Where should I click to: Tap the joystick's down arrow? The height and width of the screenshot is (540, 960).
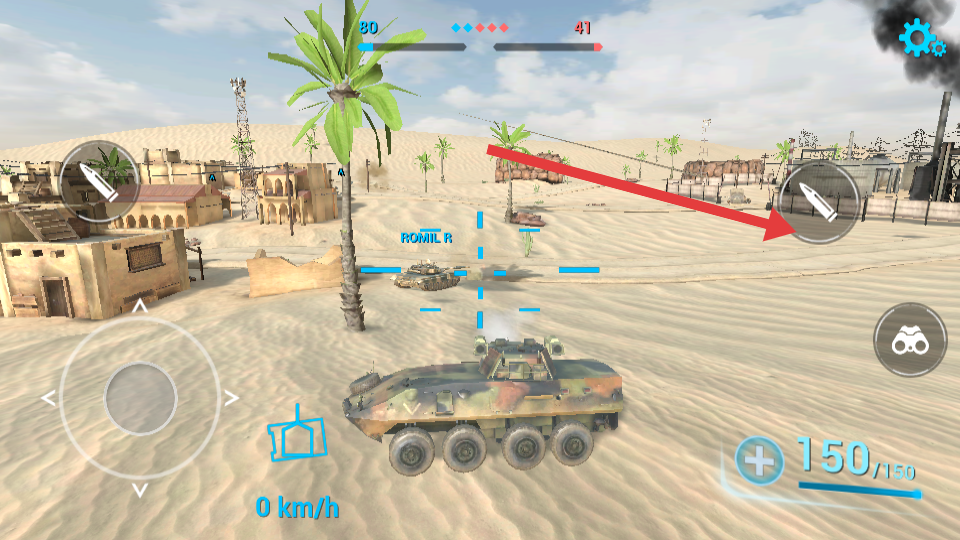coord(140,490)
